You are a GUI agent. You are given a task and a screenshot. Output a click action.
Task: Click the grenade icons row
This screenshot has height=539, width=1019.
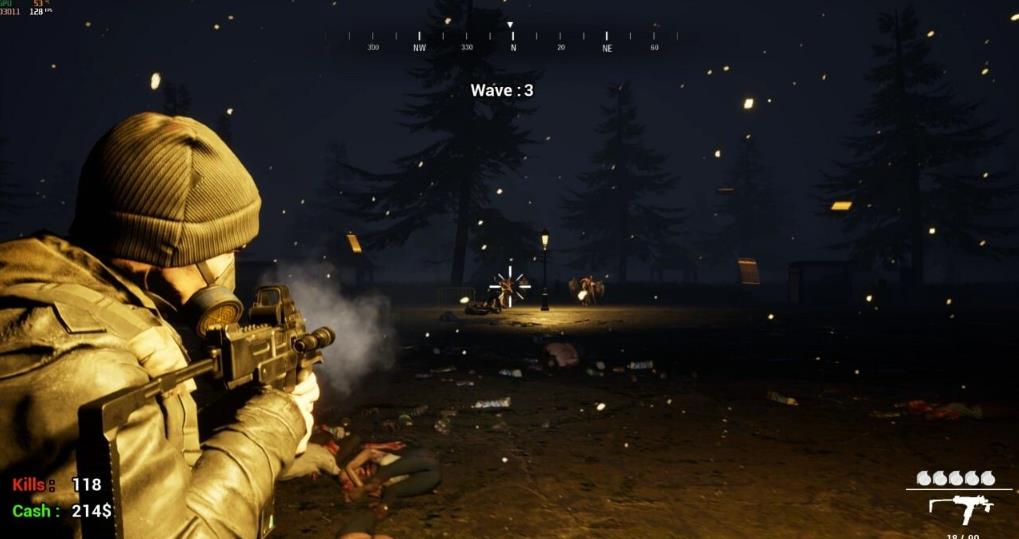pos(956,478)
